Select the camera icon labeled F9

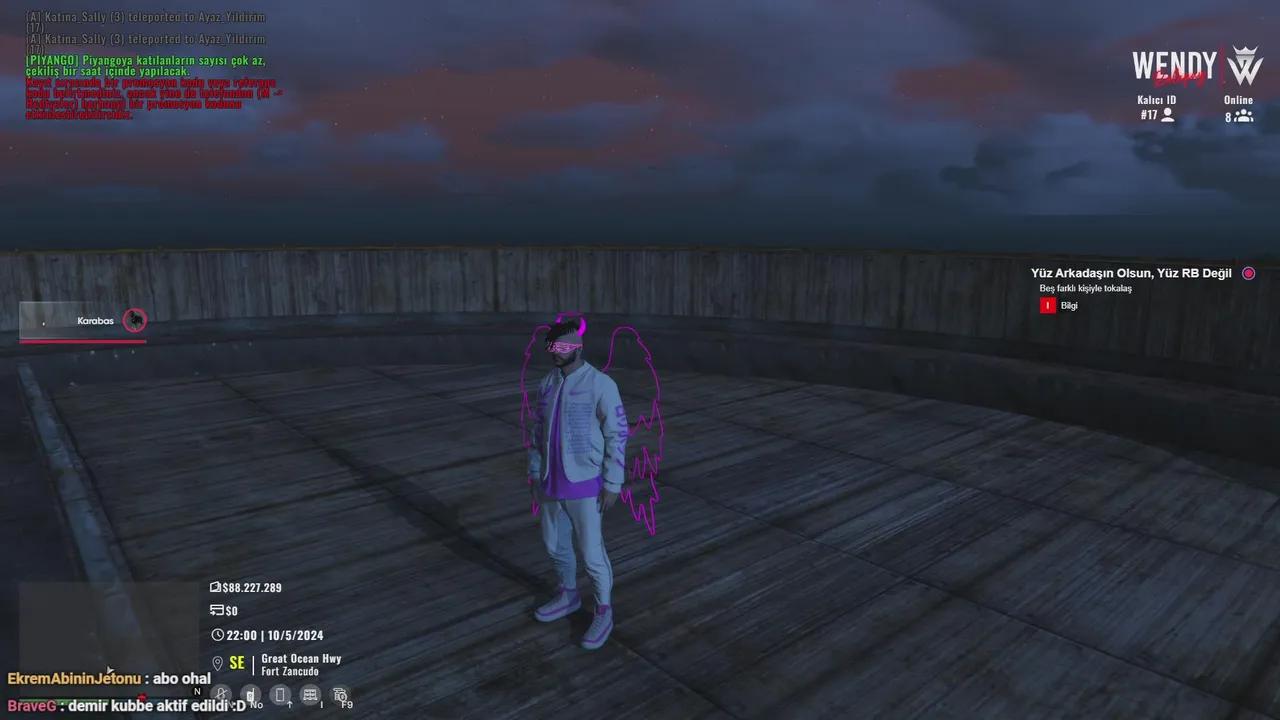(x=340, y=693)
